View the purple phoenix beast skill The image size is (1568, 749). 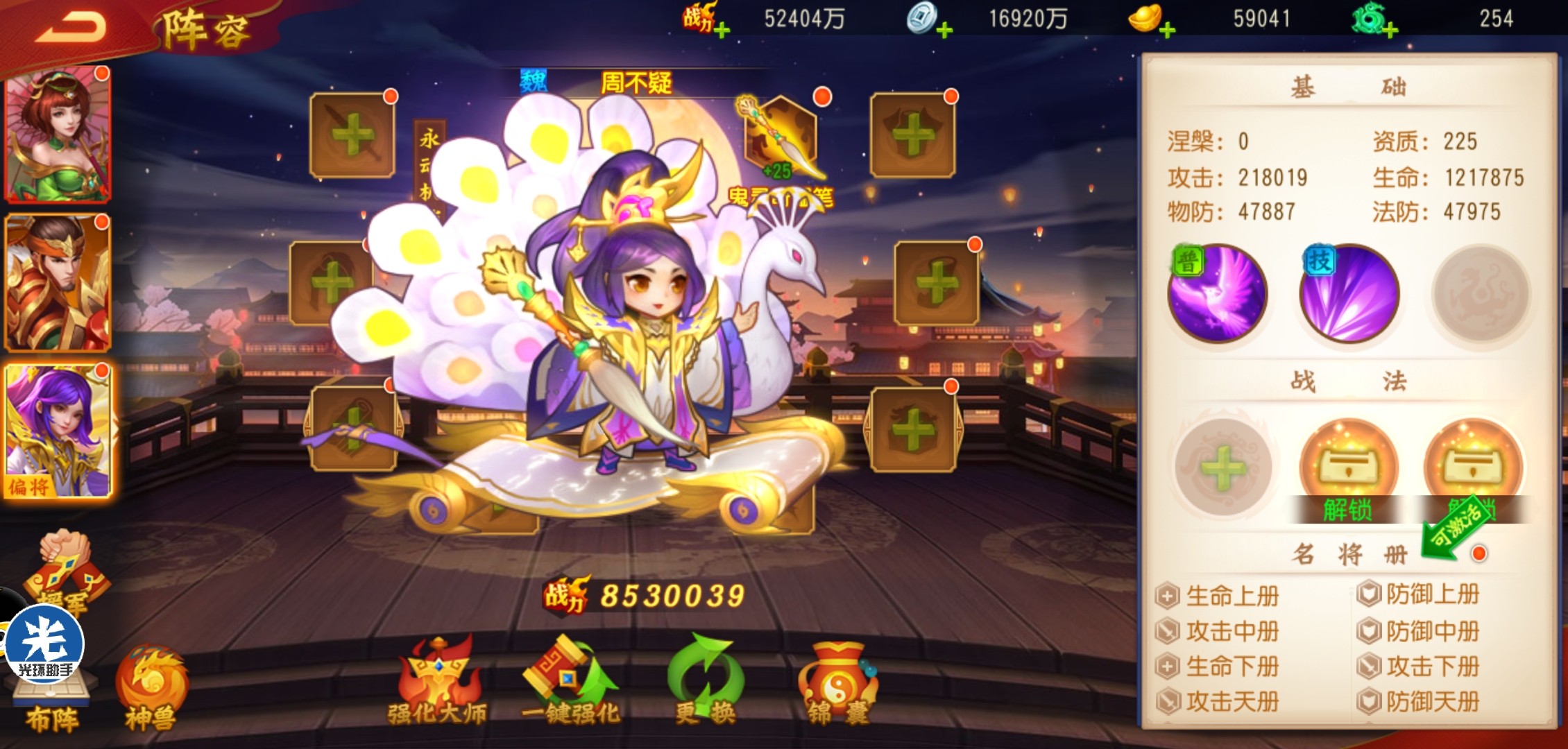1218,293
